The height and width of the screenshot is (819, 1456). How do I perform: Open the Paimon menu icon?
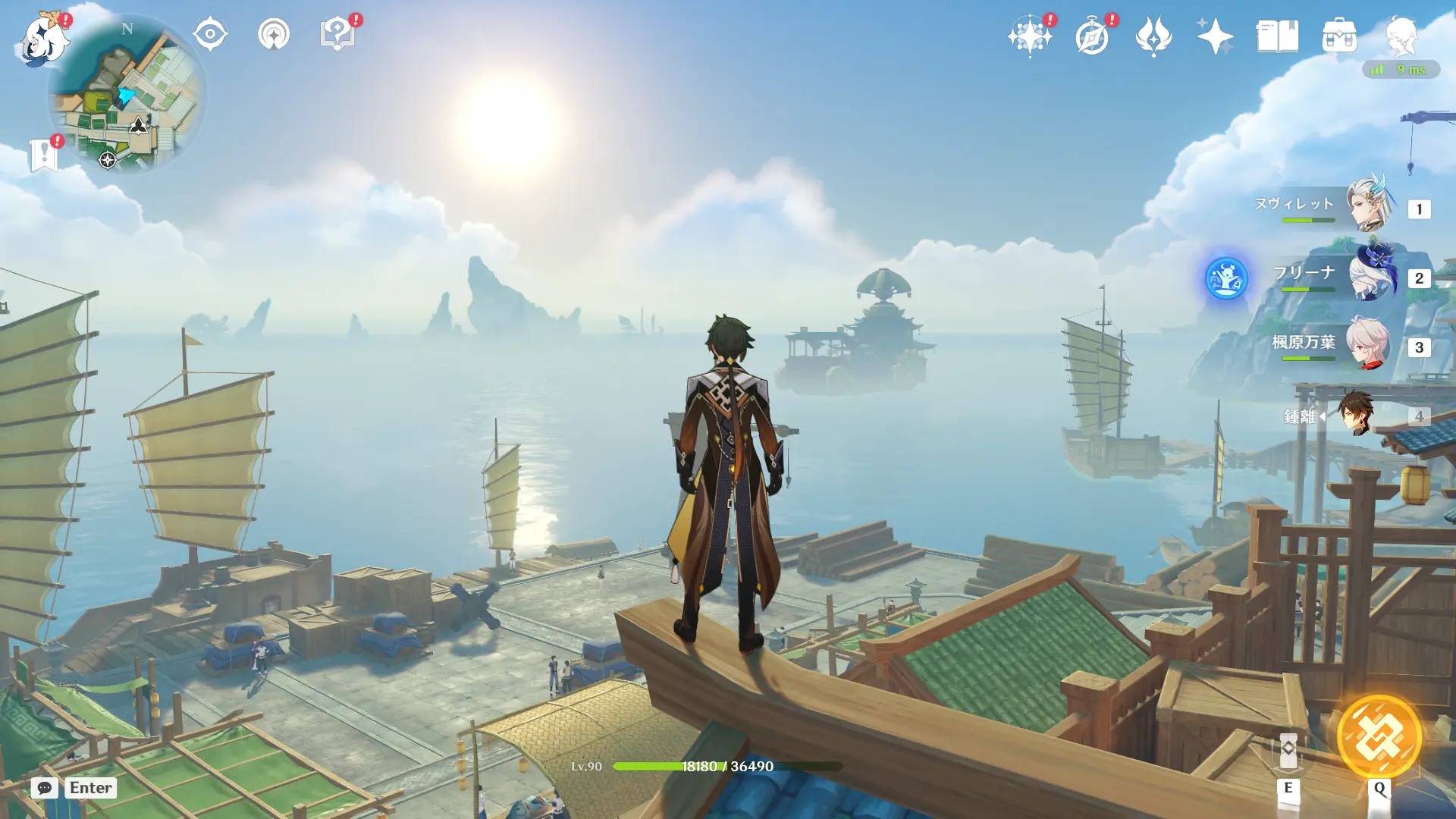44,38
